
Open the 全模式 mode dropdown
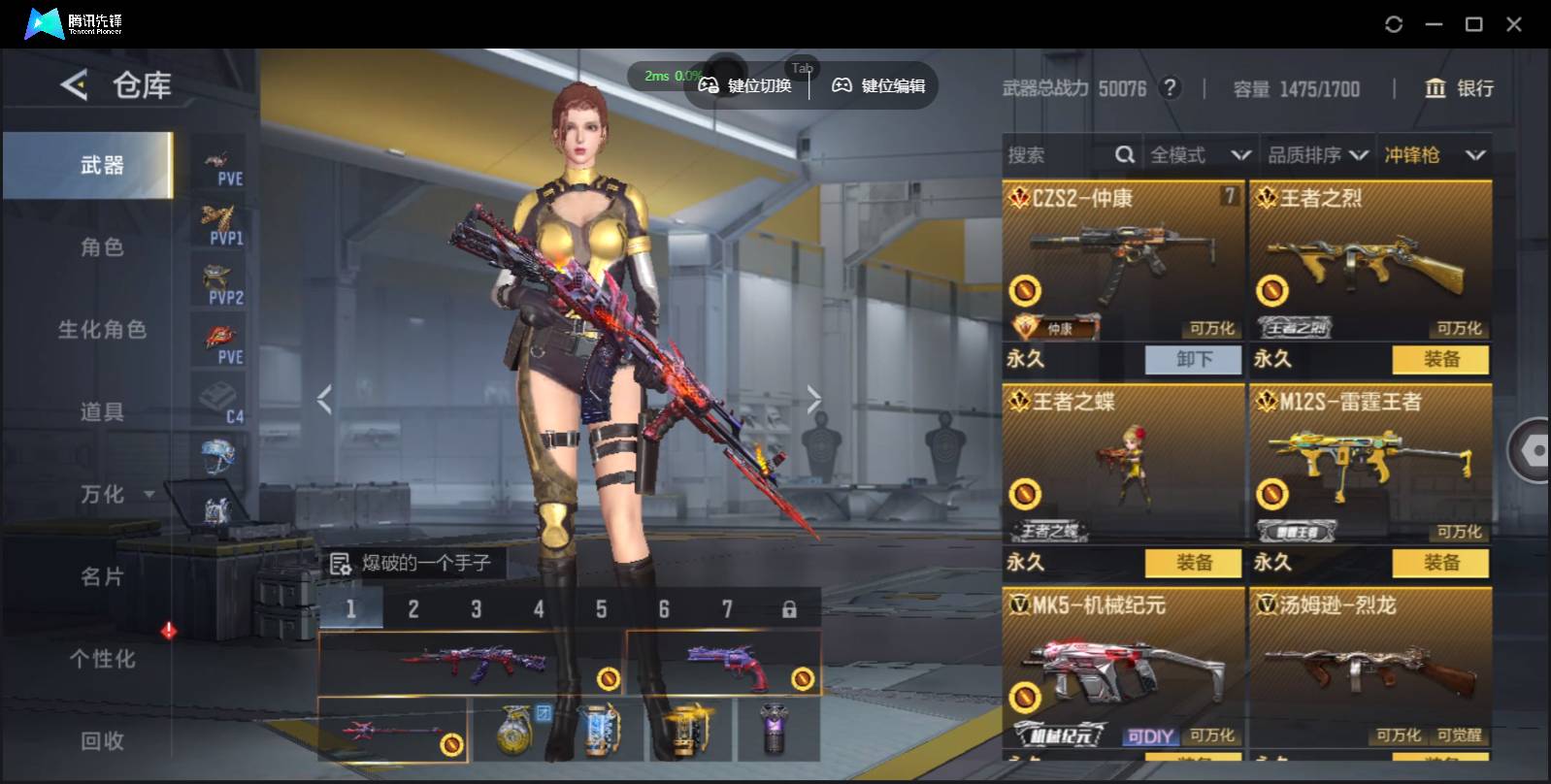[1200, 155]
